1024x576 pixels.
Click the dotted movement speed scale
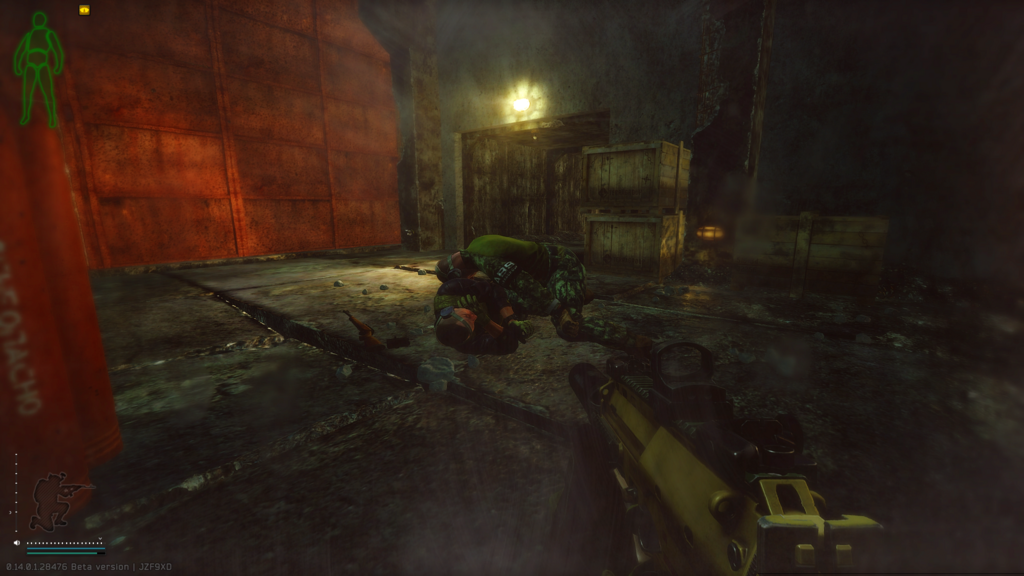64,543
